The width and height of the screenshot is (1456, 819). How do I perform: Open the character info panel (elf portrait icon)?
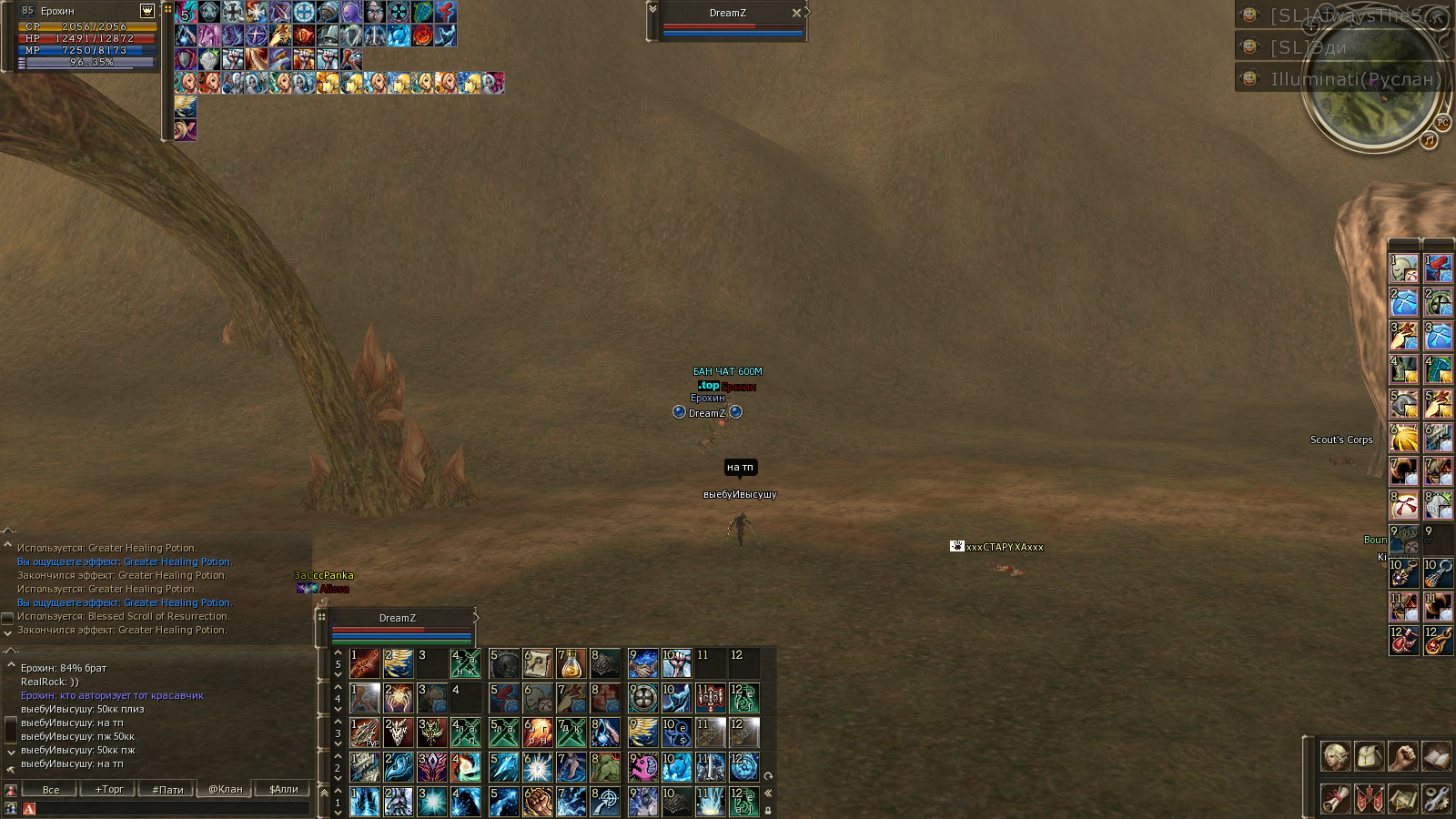[x=1335, y=756]
